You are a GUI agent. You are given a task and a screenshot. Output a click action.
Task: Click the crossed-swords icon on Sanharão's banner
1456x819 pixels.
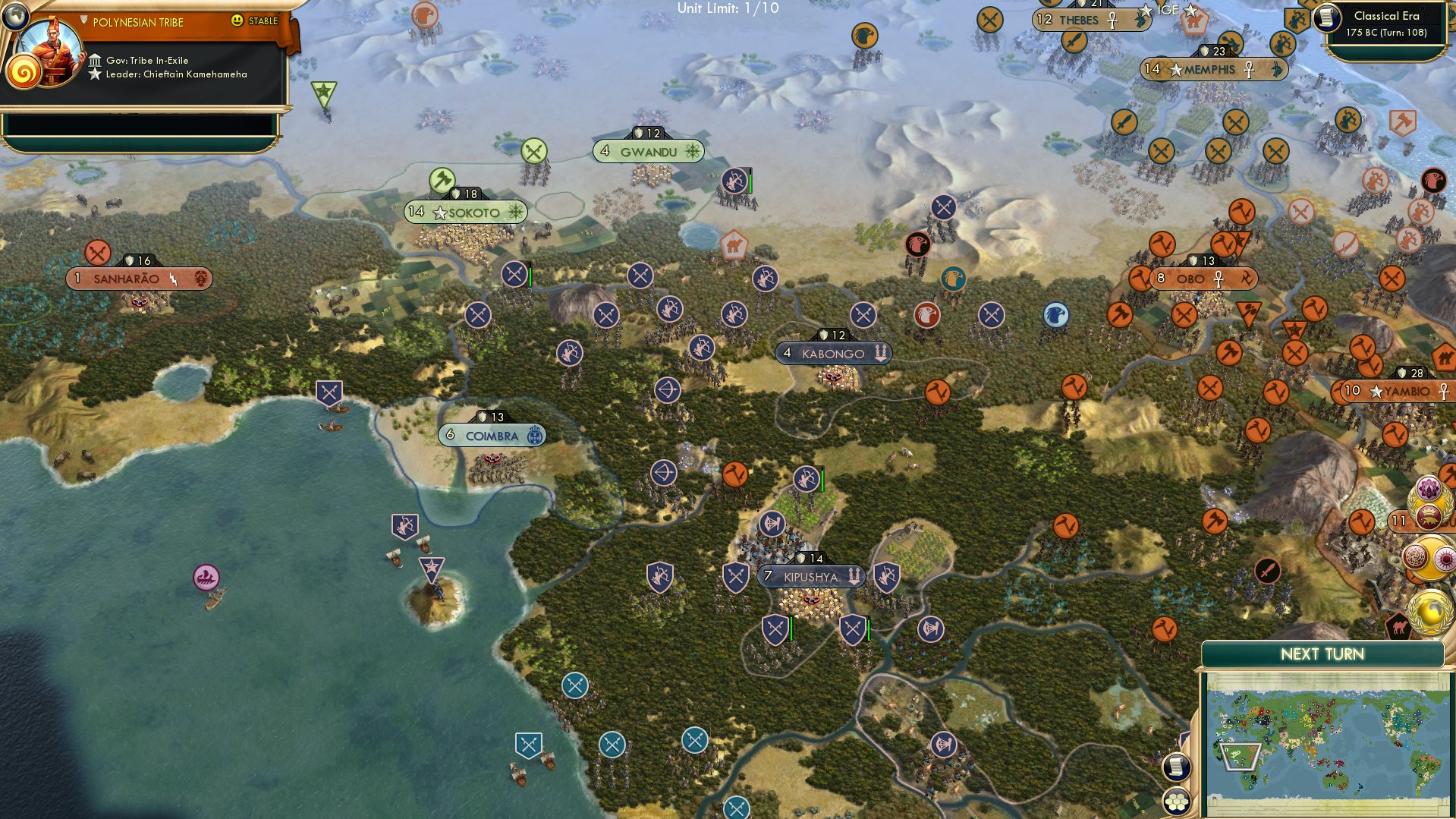98,253
